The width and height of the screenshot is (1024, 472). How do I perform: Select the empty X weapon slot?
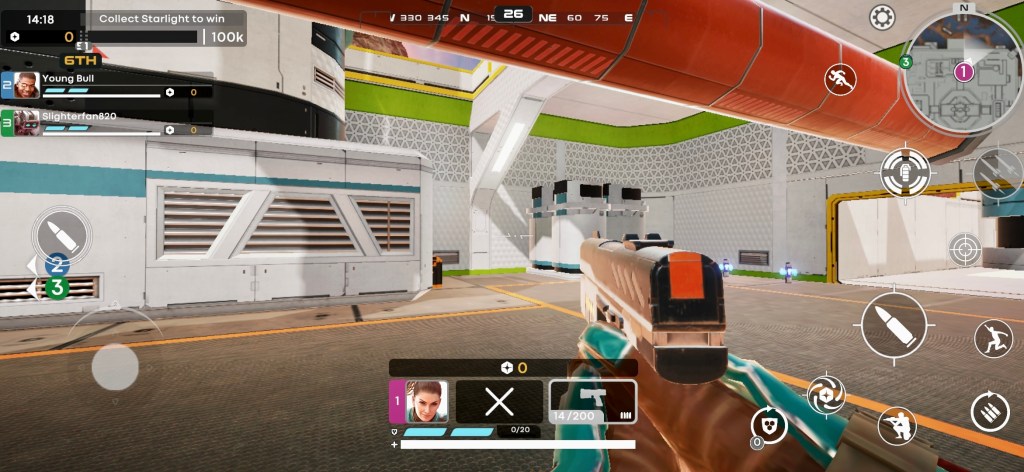(499, 401)
